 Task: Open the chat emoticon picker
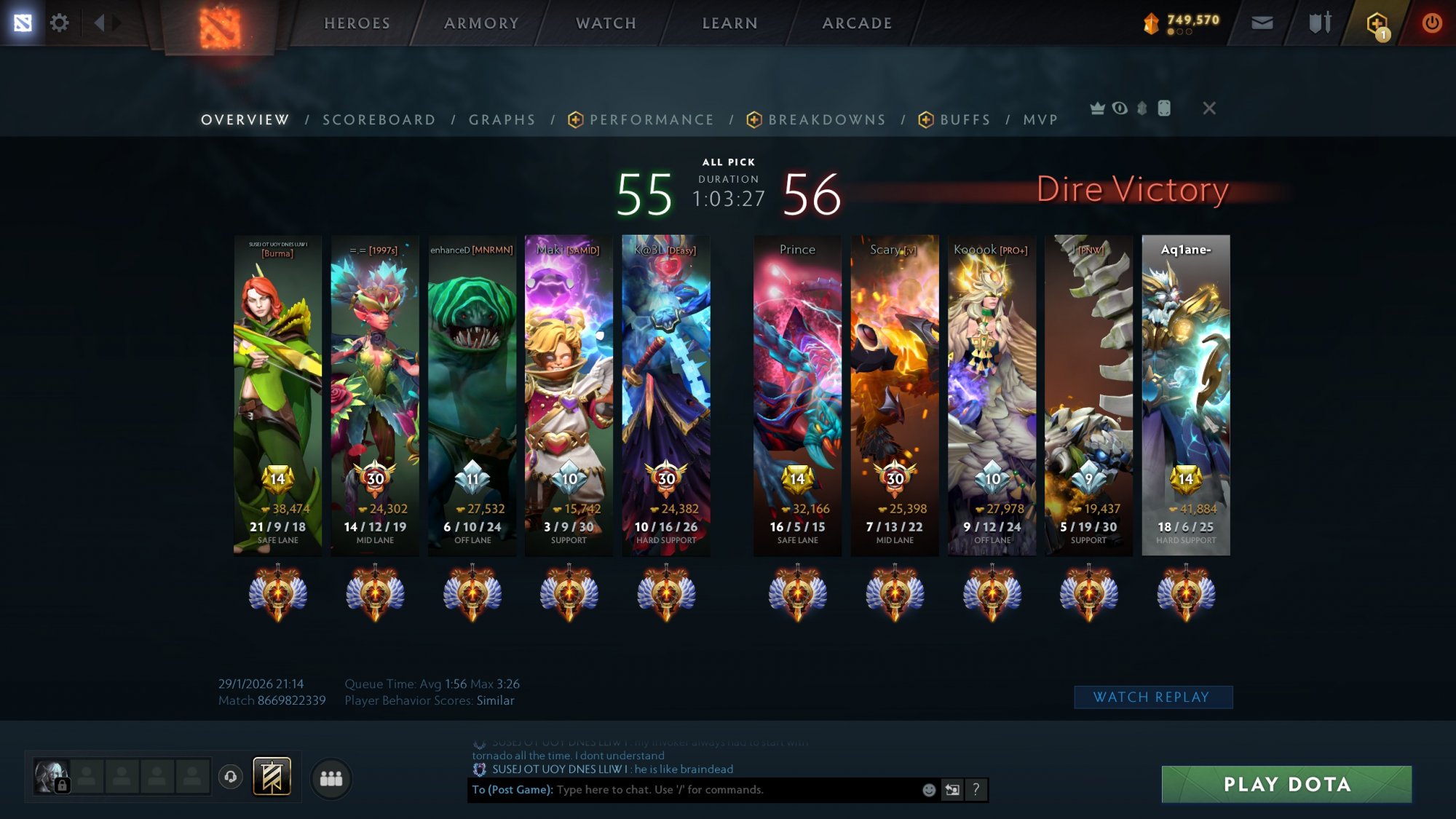tap(929, 790)
